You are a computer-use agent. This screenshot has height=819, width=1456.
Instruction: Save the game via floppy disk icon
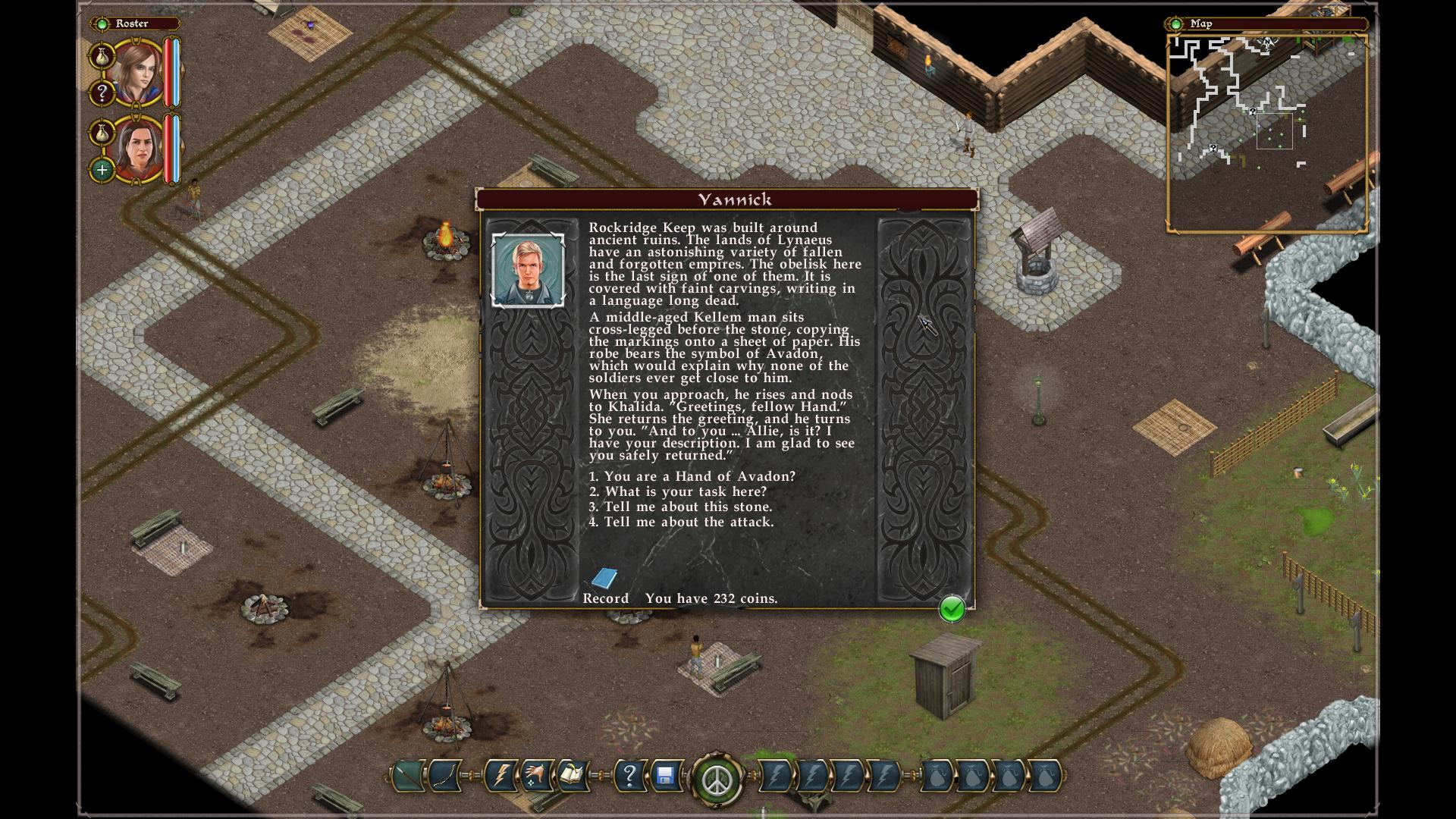[665, 776]
